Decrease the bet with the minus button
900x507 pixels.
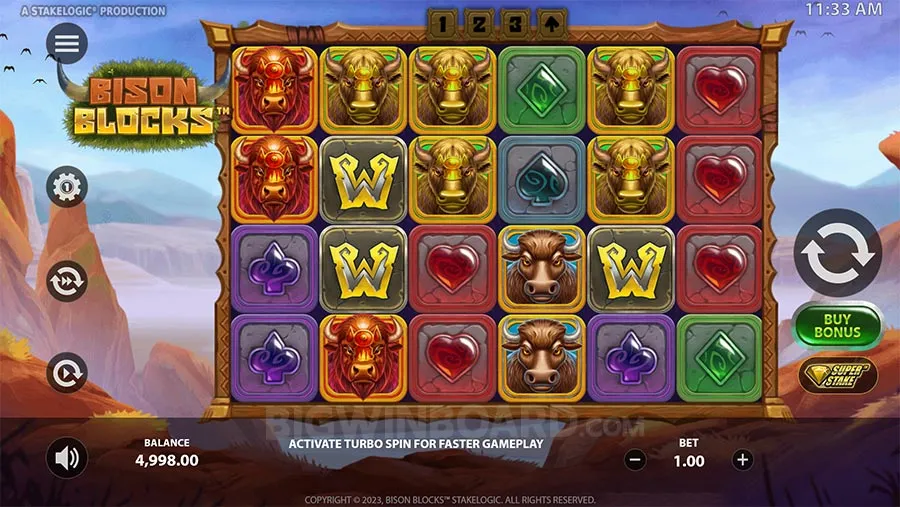pyautogui.click(x=634, y=460)
